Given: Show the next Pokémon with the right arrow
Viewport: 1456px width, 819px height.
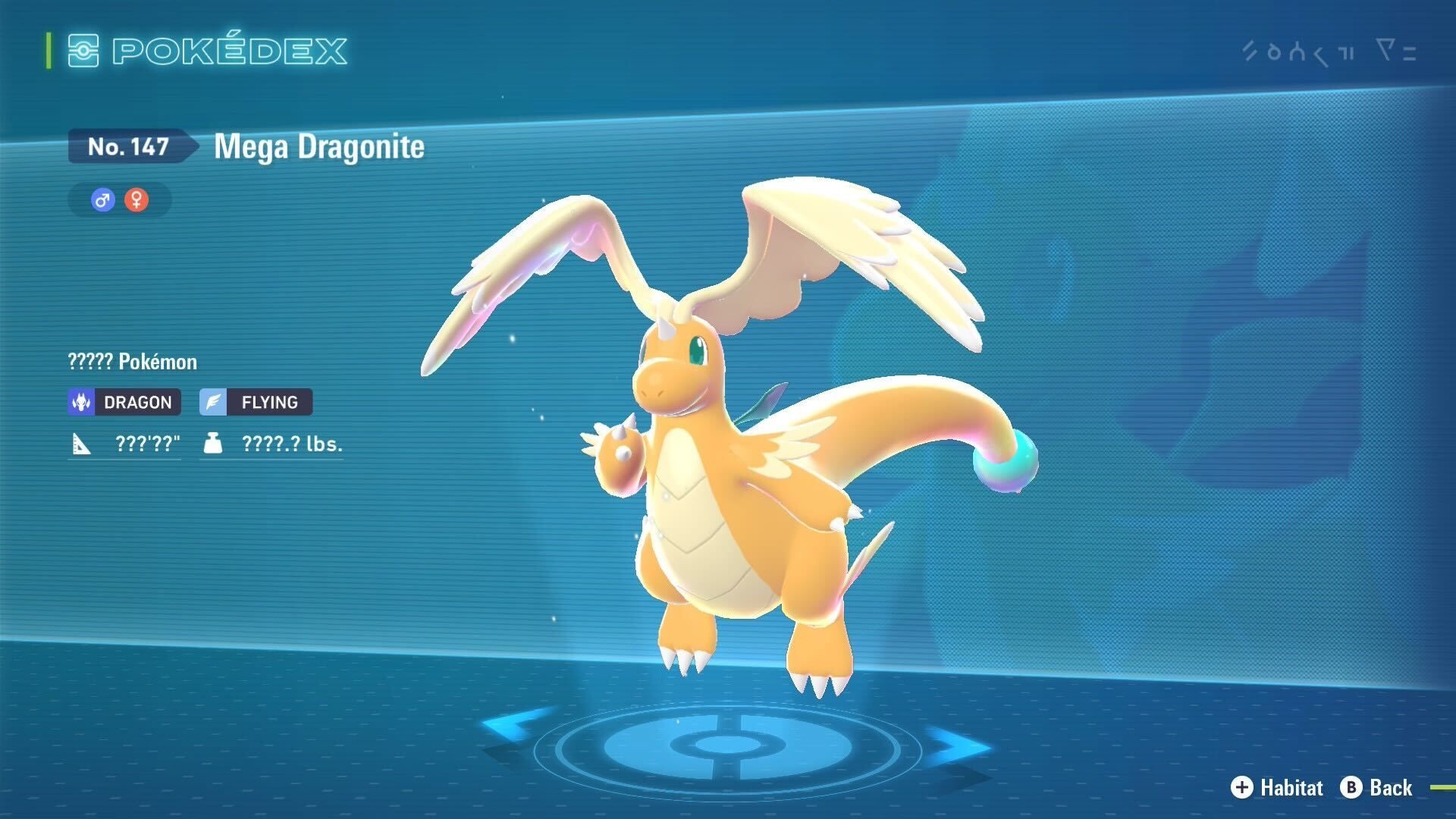Looking at the screenshot, I should pos(957,745).
